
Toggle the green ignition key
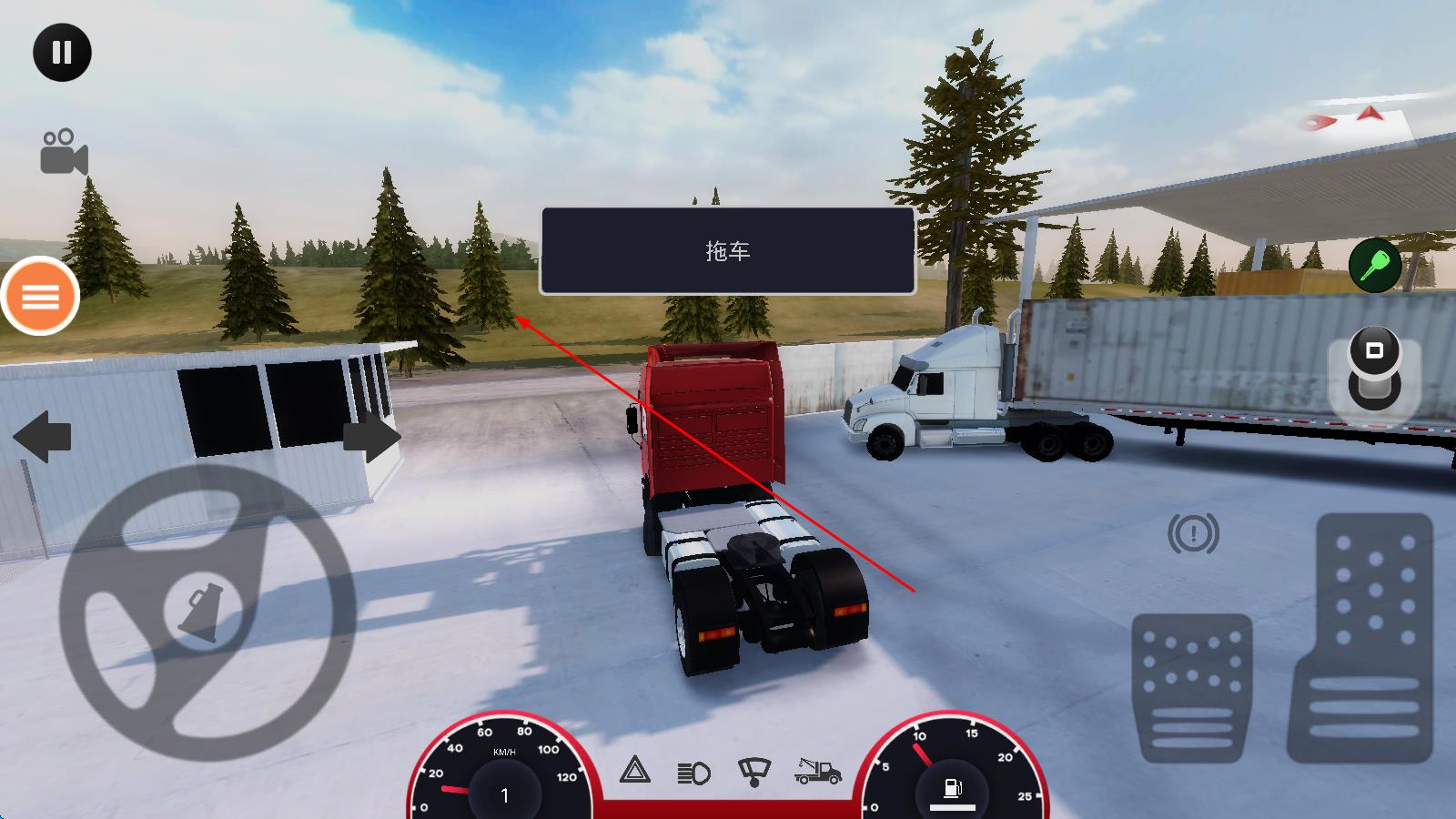coord(1374,265)
